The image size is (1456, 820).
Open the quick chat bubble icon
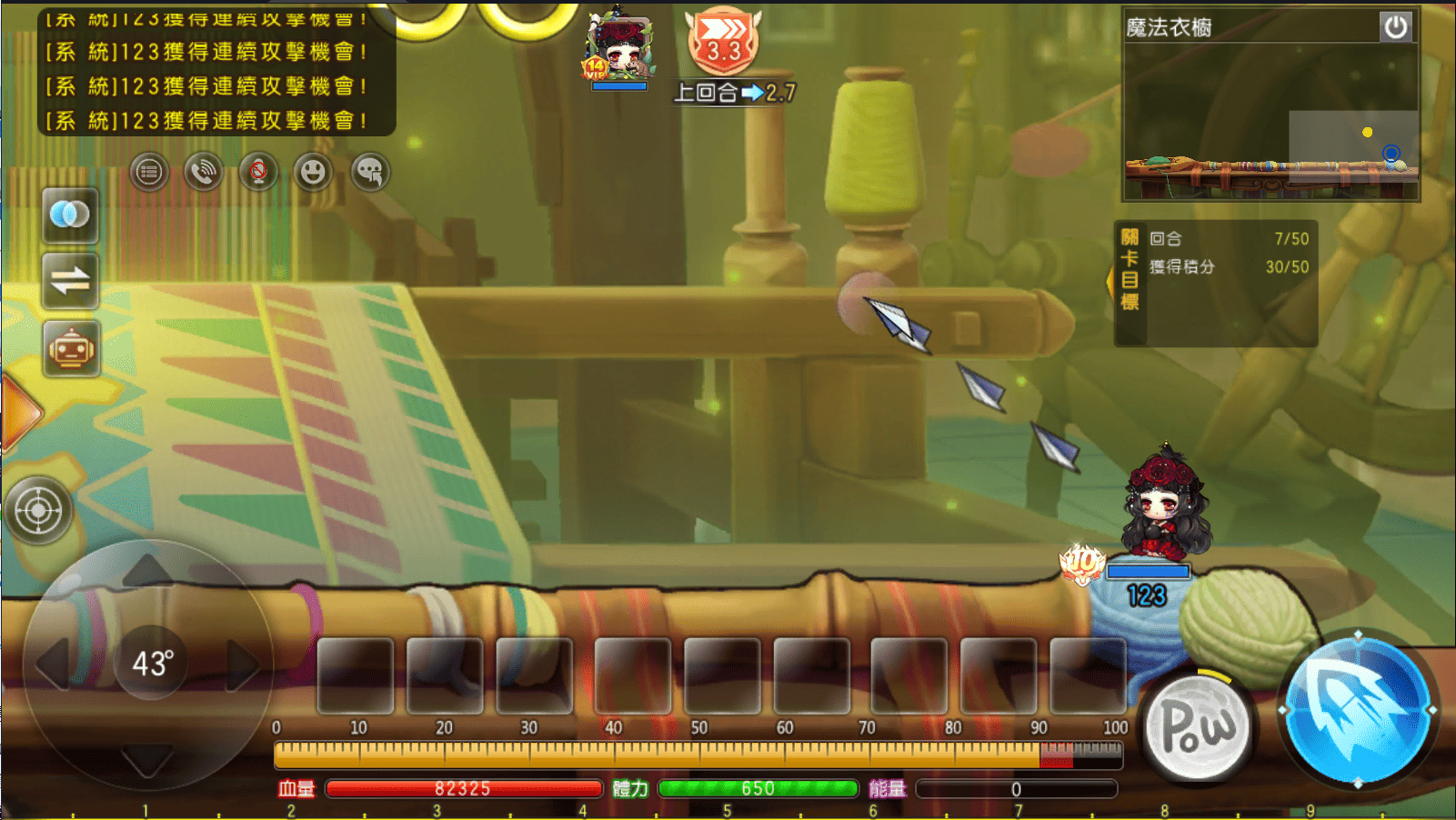(370, 172)
